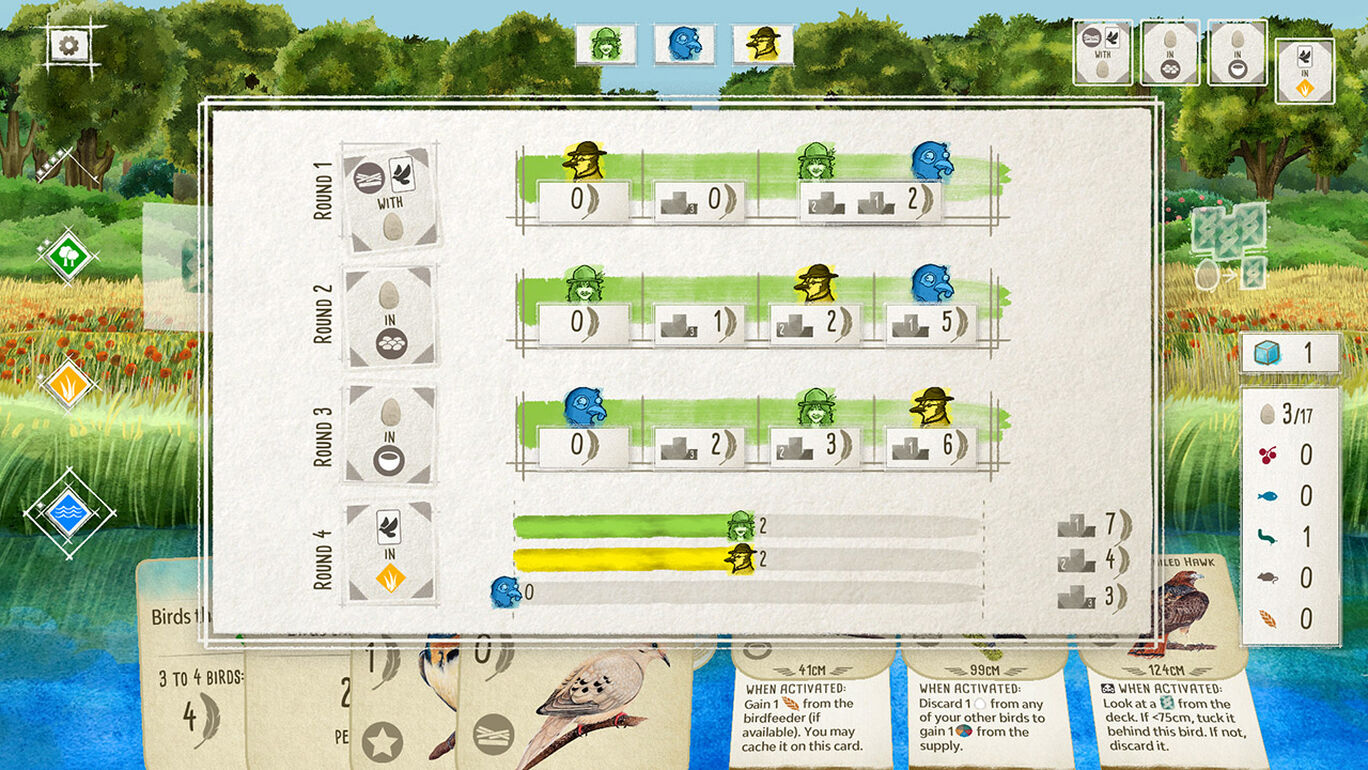Screen dimensions: 1368x770
Task: Choose the blue wetland habitat icon
Action: 68,511
